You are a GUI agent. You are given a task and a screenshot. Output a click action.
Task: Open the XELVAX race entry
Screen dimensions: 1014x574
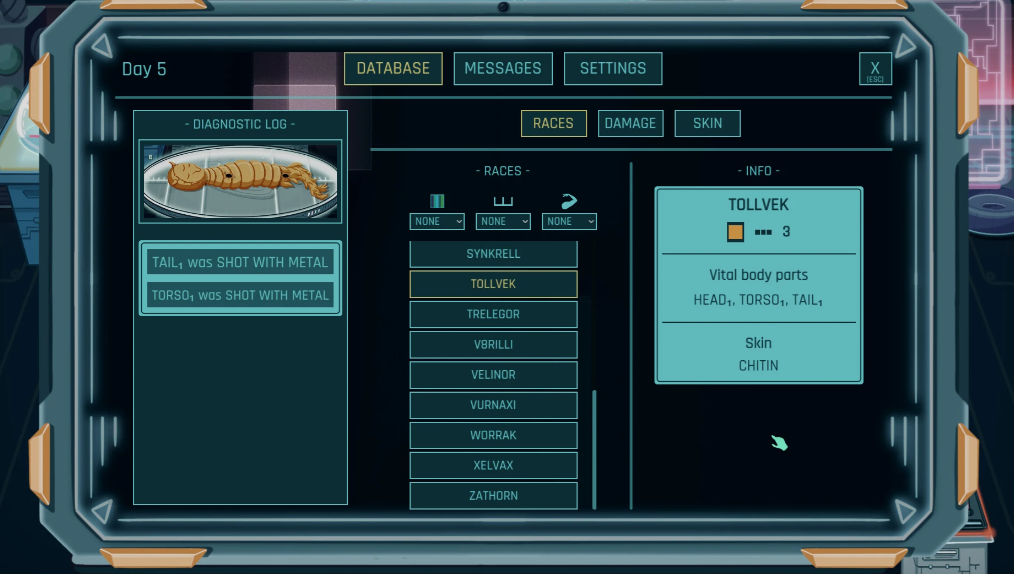493,465
